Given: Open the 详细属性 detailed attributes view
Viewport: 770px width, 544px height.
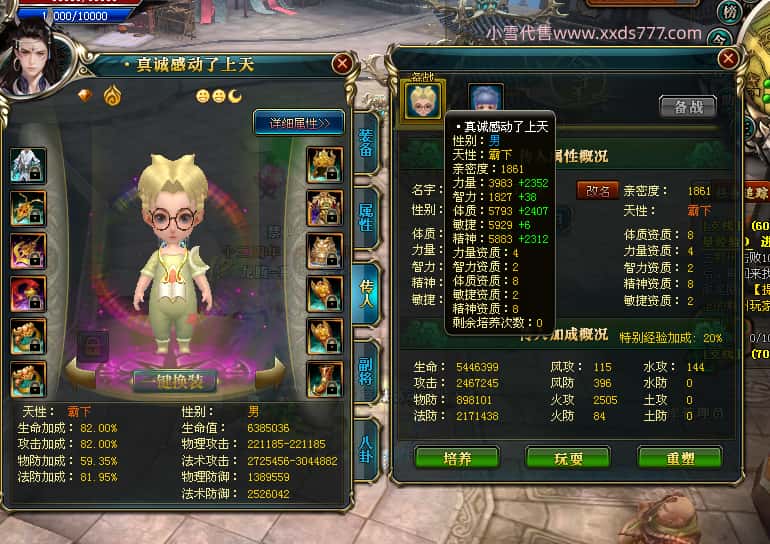Looking at the screenshot, I should pos(298,123).
